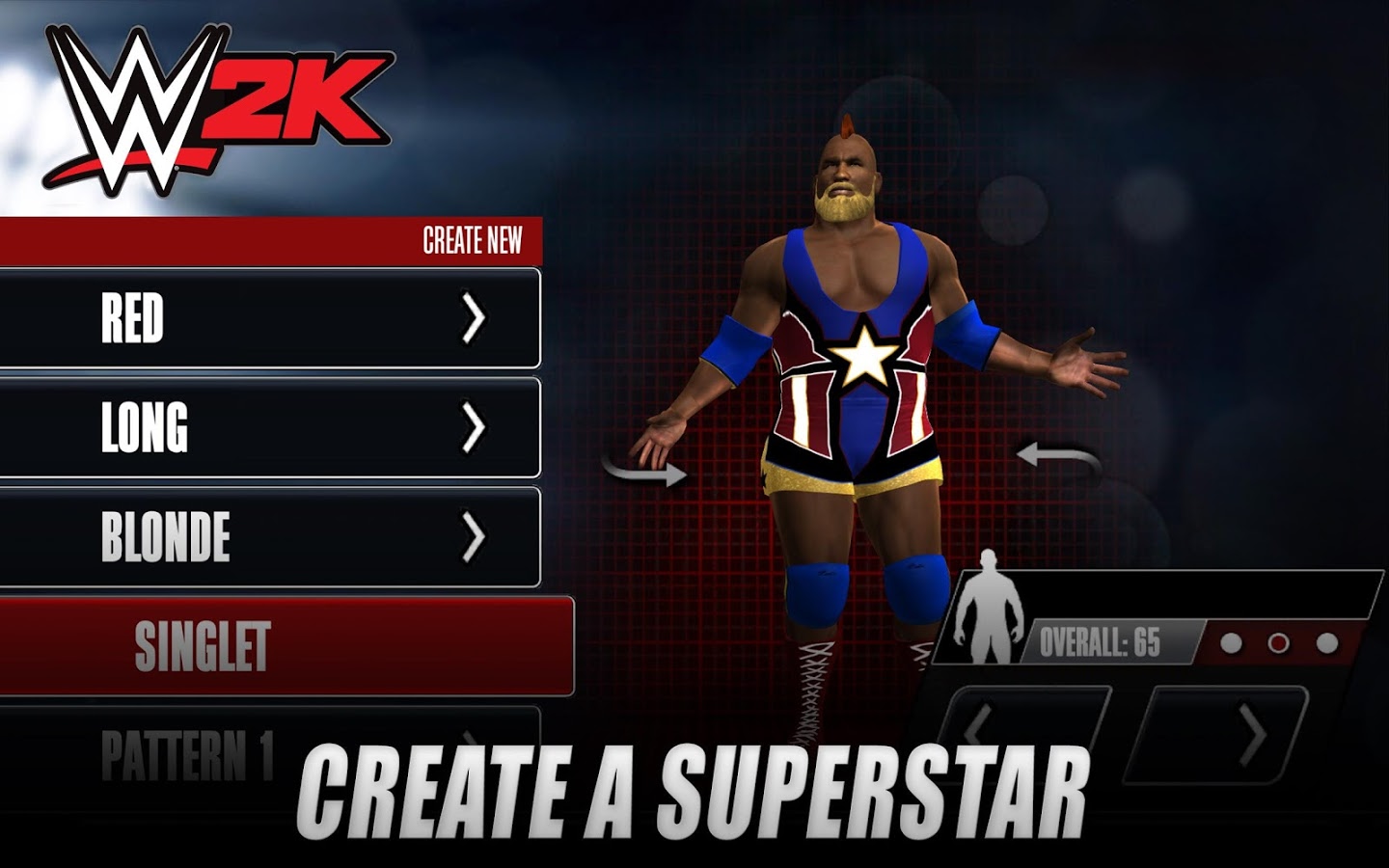Tap the white body silhouette icon
This screenshot has width=1389, height=868.
(987, 610)
